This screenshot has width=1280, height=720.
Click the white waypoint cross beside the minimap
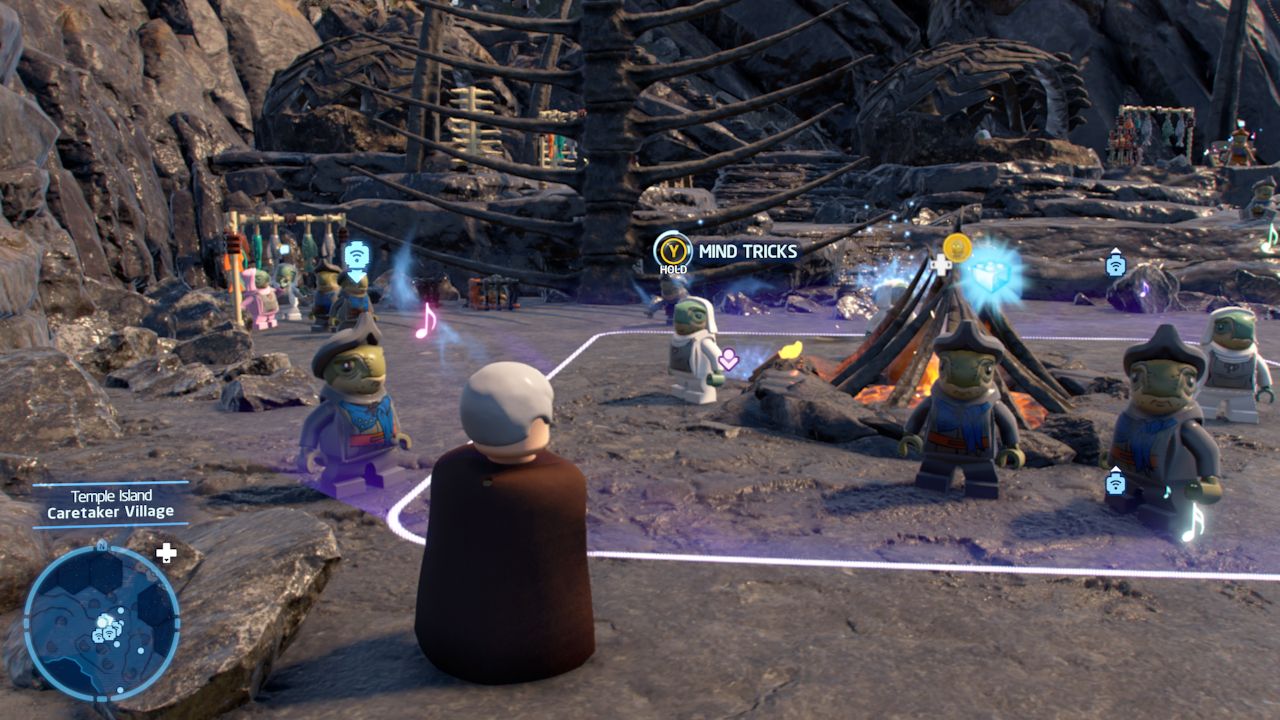(166, 553)
